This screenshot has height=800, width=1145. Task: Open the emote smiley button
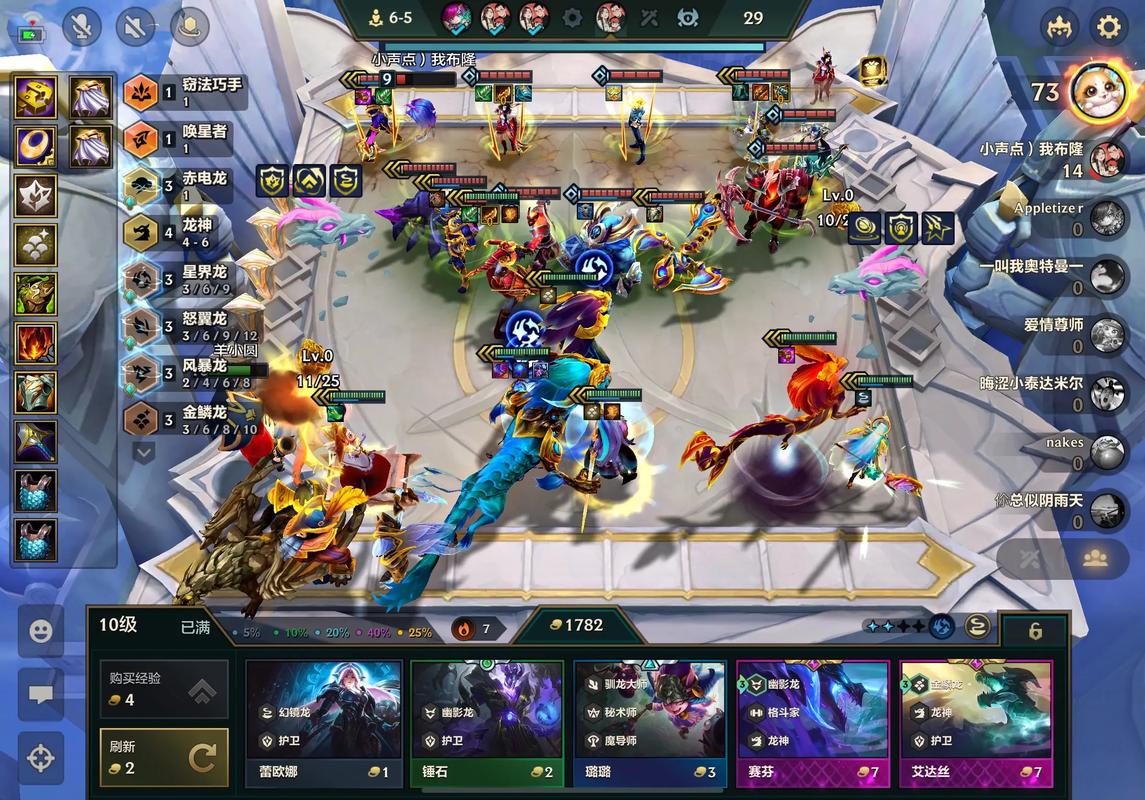pos(40,631)
